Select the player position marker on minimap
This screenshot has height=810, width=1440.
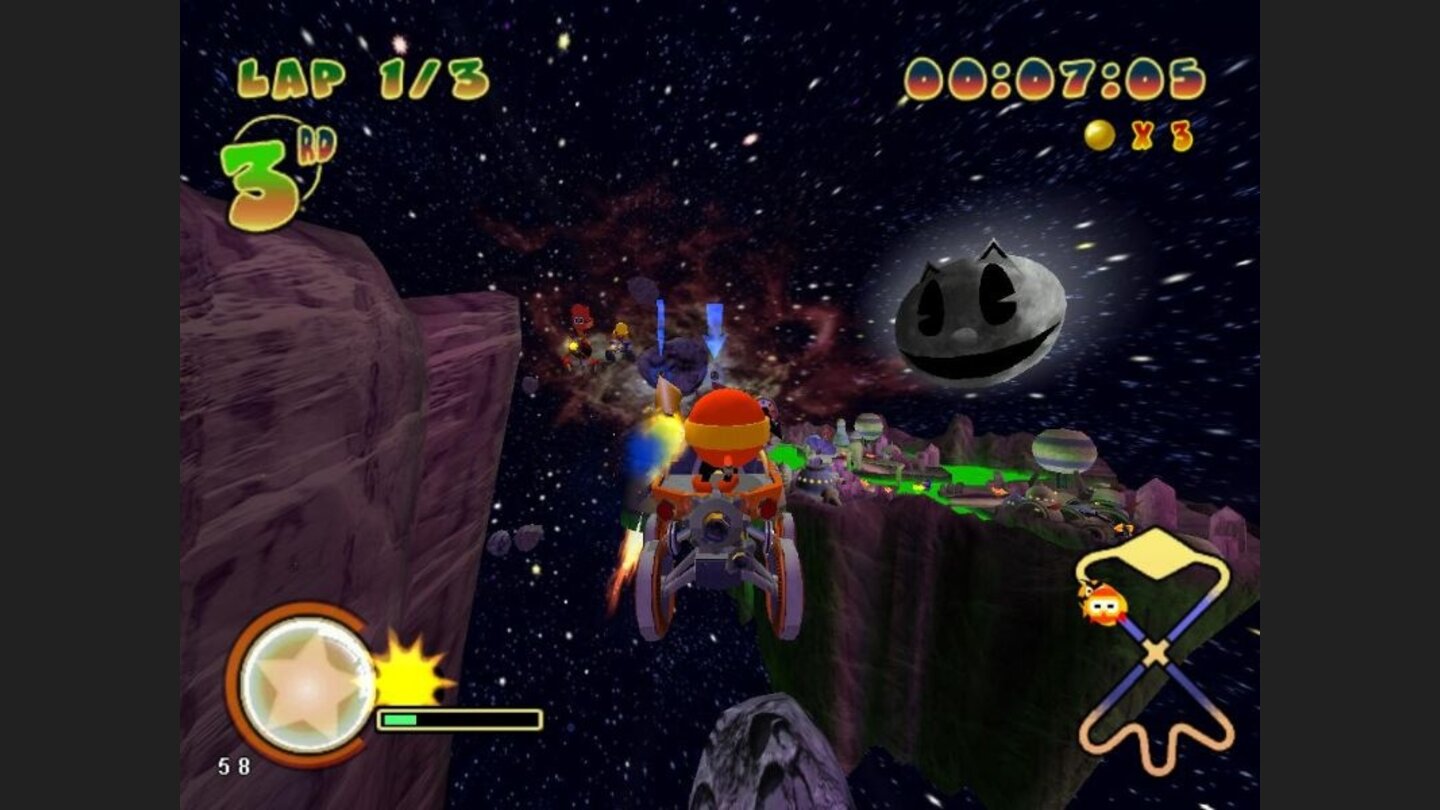point(1103,603)
